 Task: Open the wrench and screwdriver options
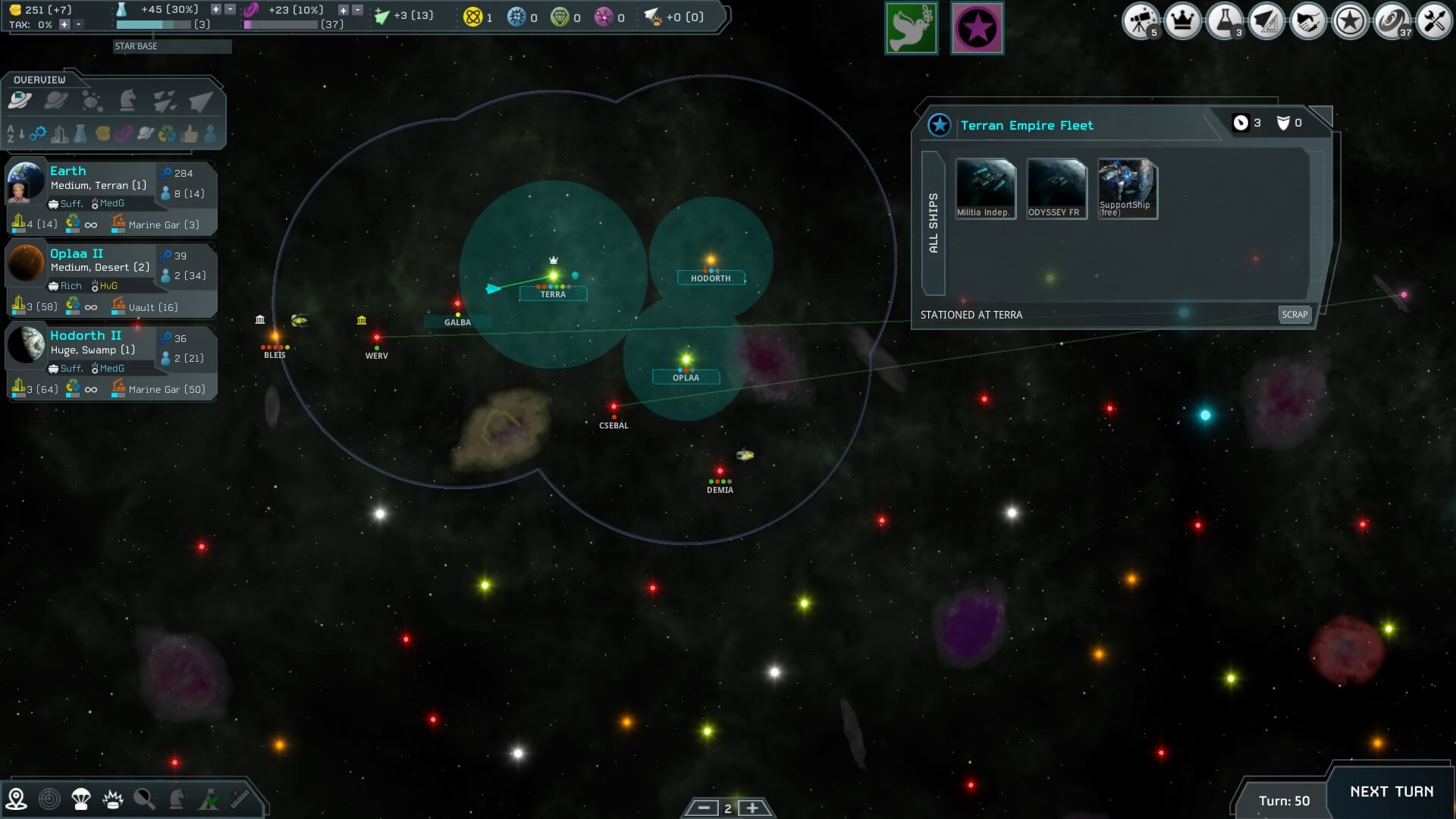tap(1433, 21)
